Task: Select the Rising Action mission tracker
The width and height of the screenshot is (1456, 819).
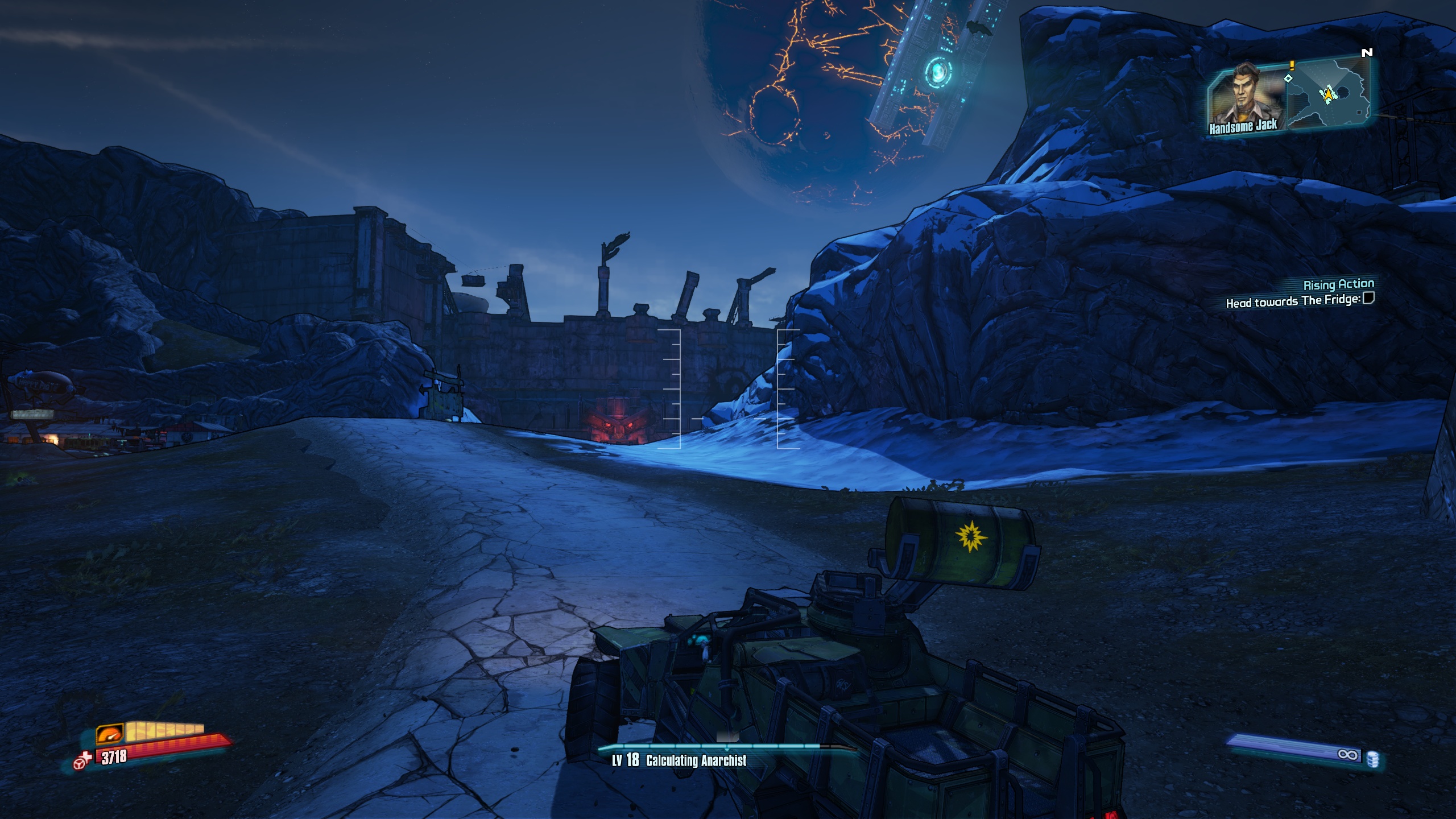Action: (1338, 284)
